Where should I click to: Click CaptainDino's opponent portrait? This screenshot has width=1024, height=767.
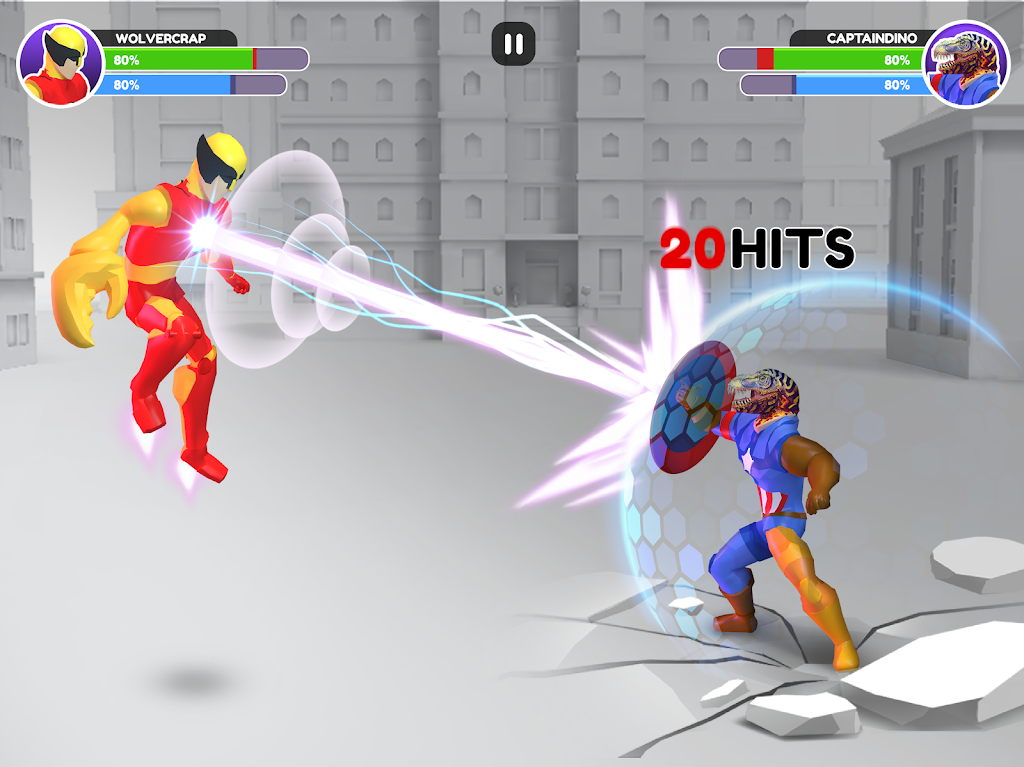pyautogui.click(x=966, y=64)
